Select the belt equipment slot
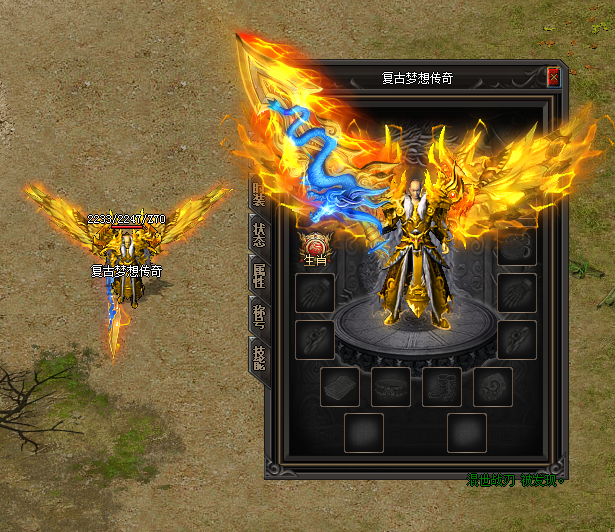615x532 pixels. tap(391, 387)
